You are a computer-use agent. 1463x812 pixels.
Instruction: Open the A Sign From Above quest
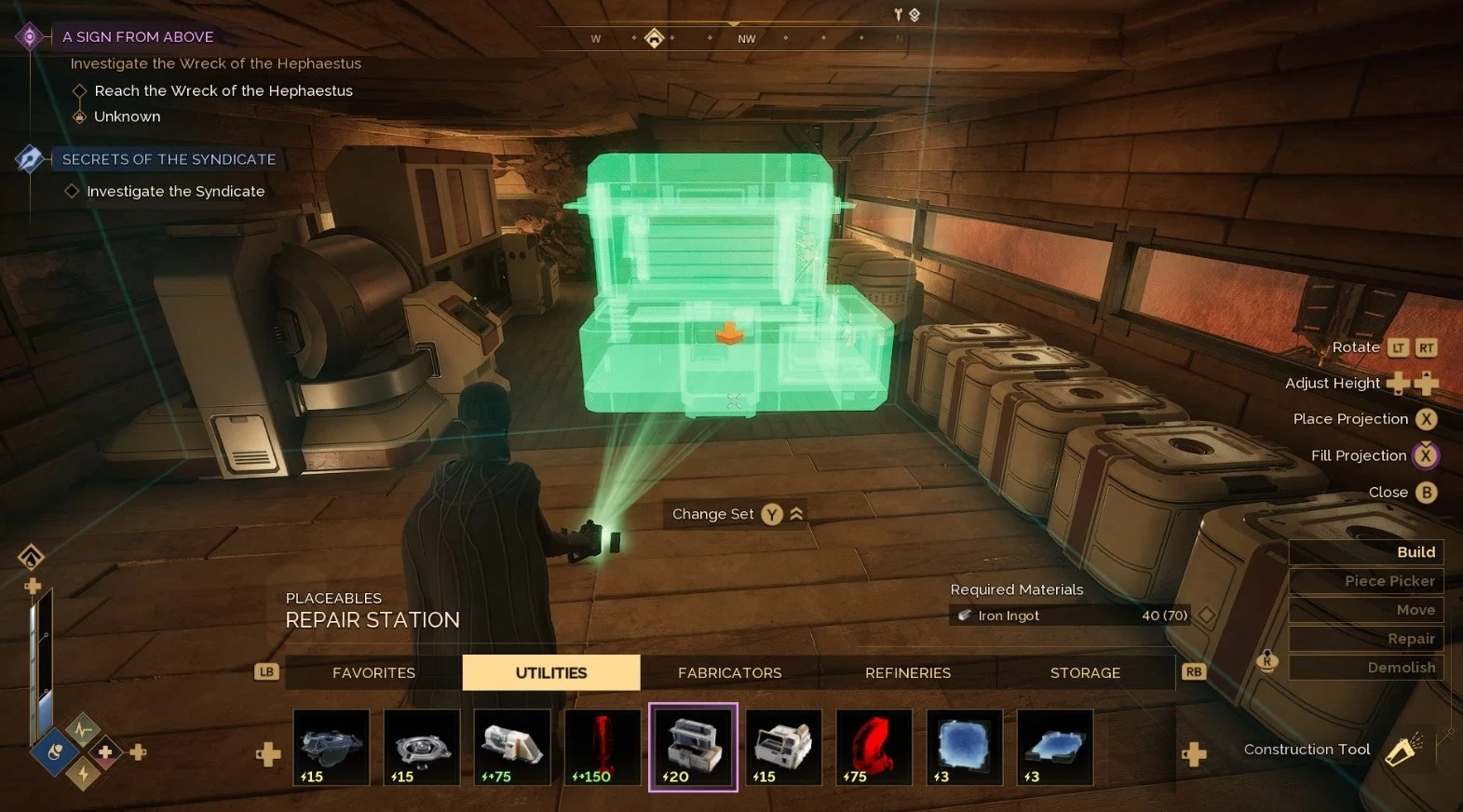tap(138, 36)
